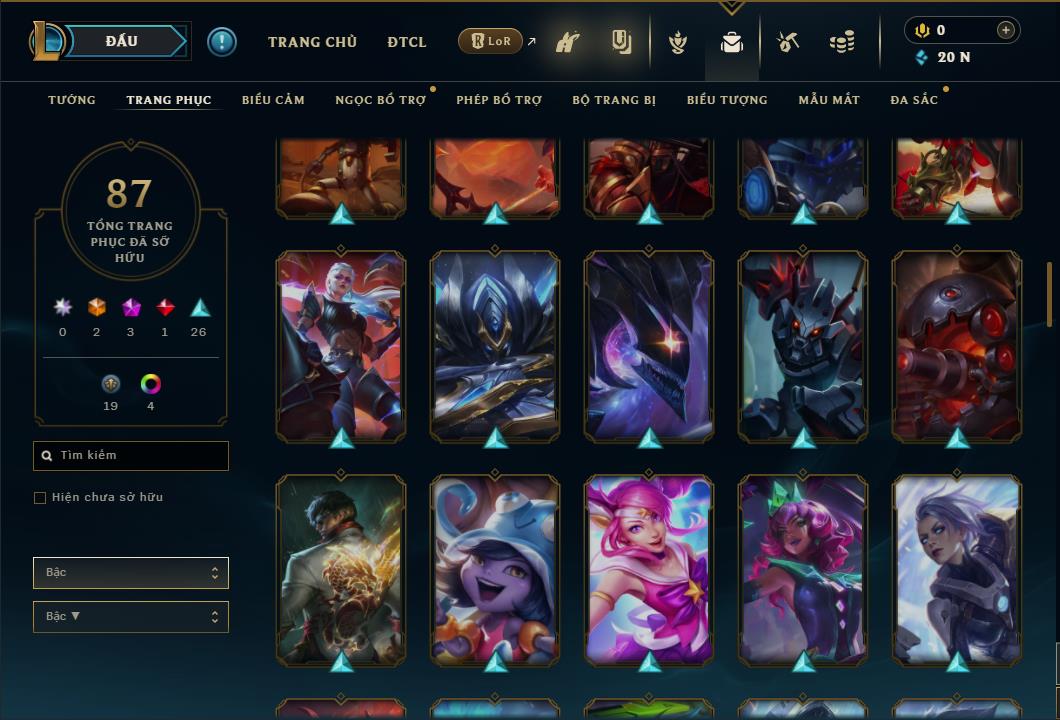The height and width of the screenshot is (720, 1060).
Task: Show the BỘ TRANG BỊ tab
Action: 614,100
